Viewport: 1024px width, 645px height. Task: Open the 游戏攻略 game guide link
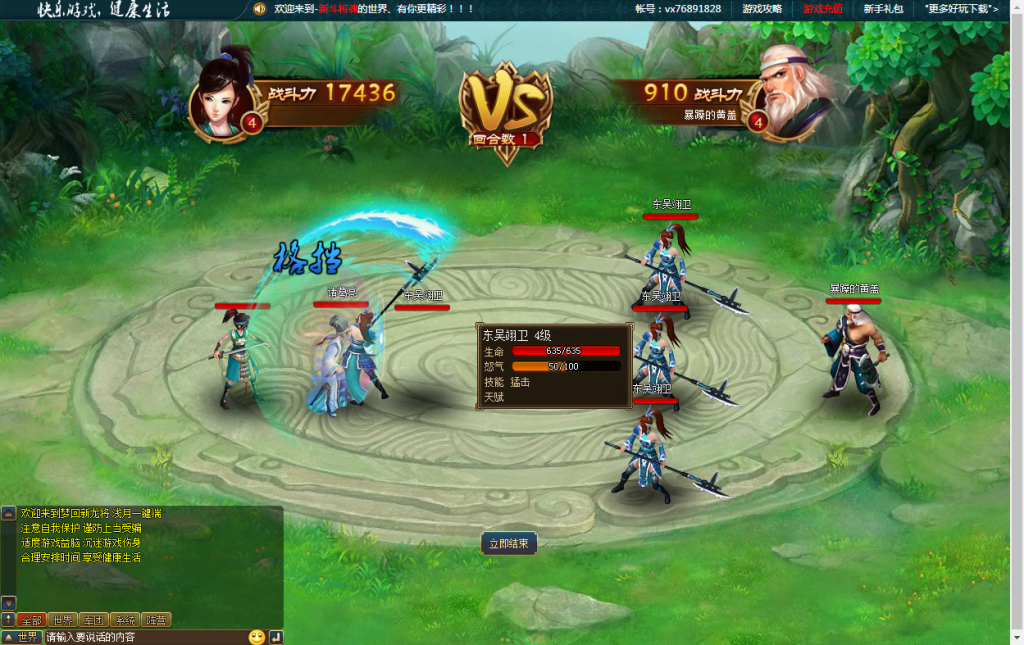click(x=762, y=9)
